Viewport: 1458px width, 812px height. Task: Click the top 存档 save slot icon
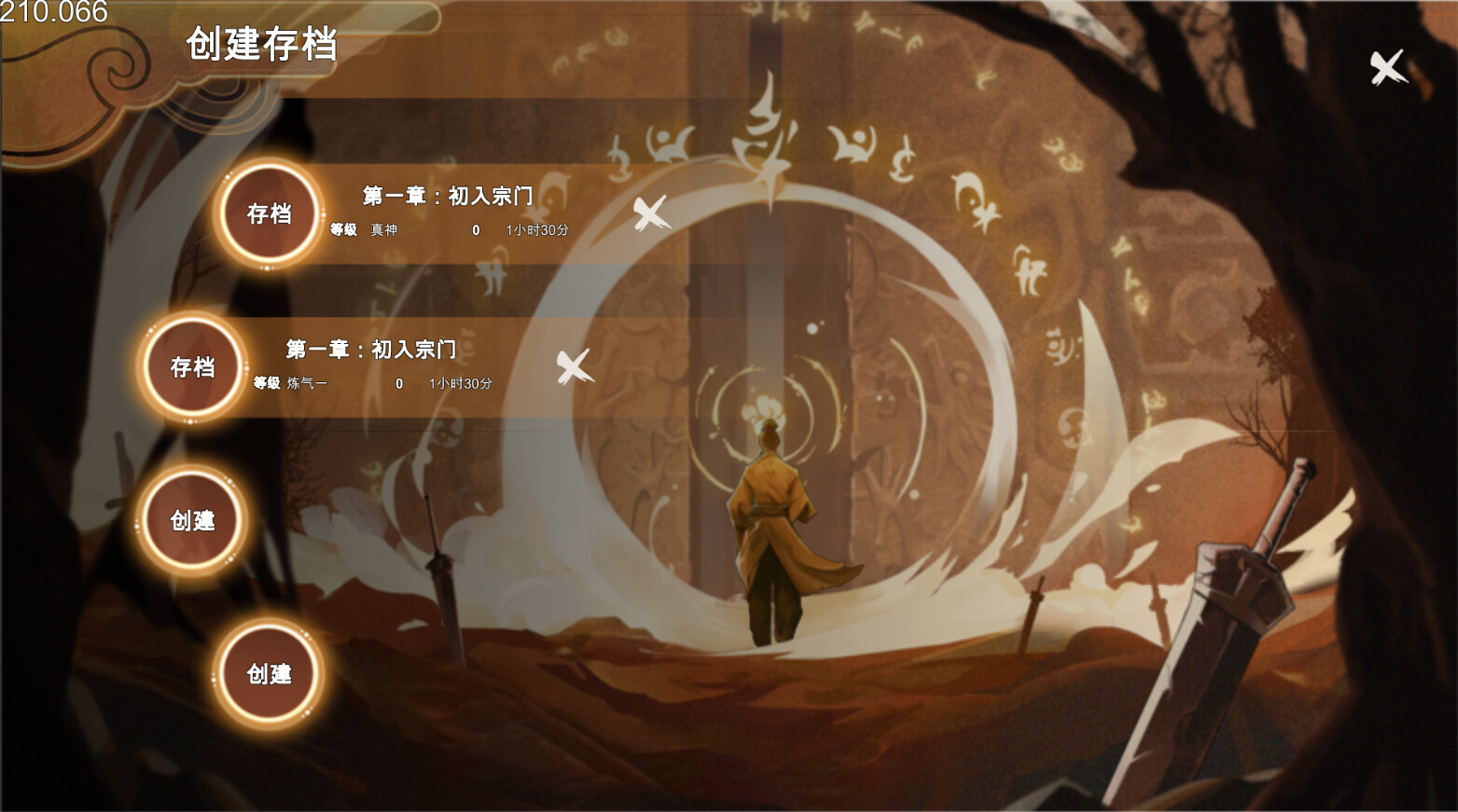(x=268, y=213)
